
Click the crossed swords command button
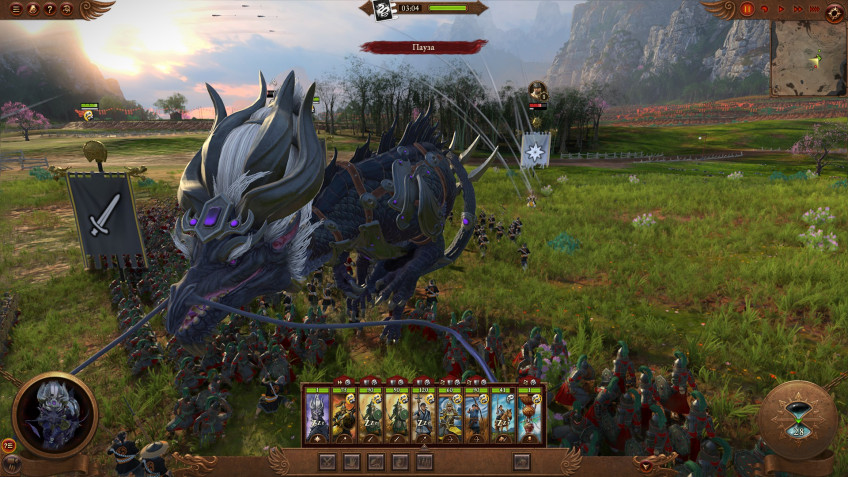coord(327,461)
